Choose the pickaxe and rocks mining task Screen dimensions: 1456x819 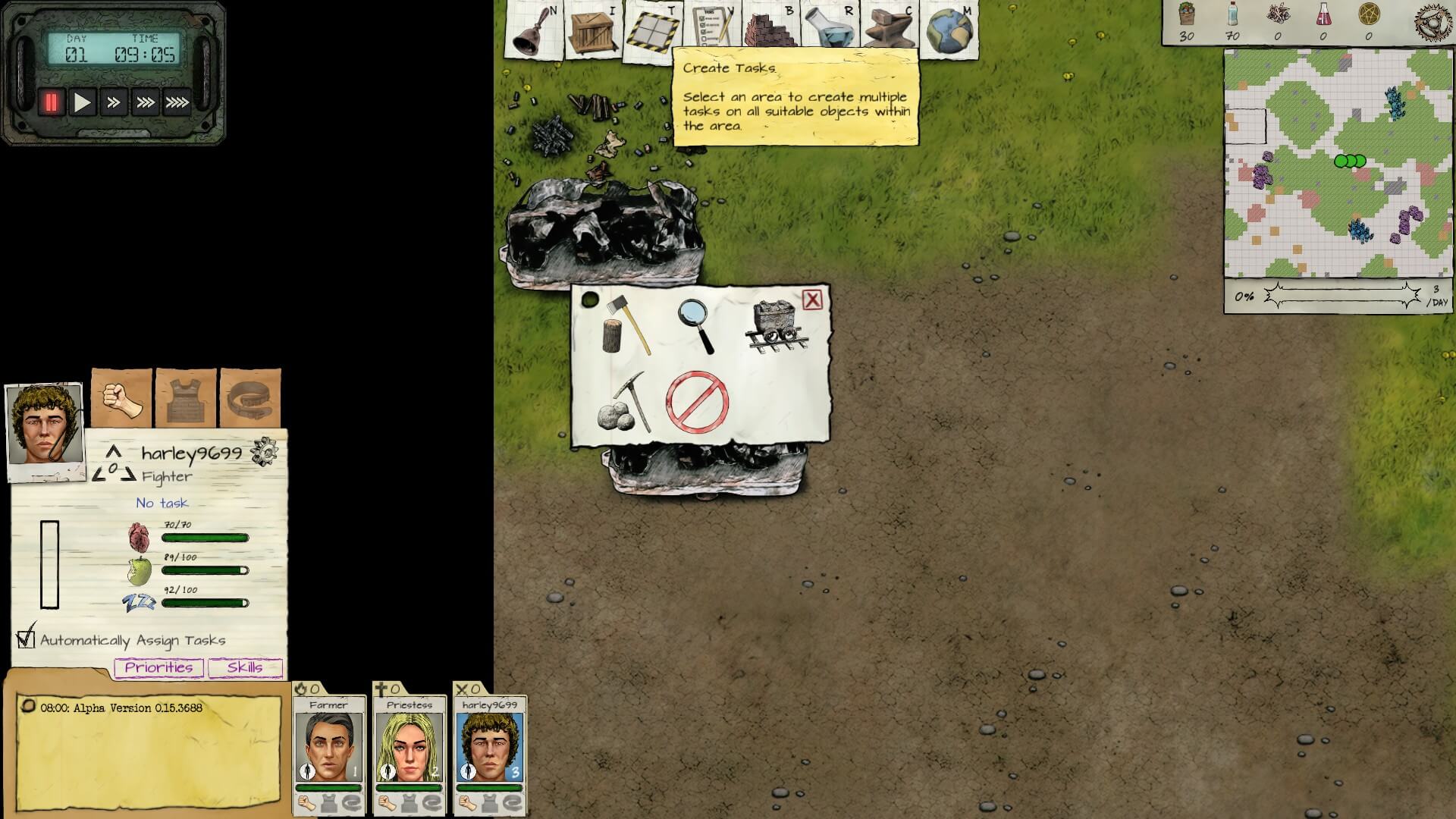pyautogui.click(x=624, y=403)
